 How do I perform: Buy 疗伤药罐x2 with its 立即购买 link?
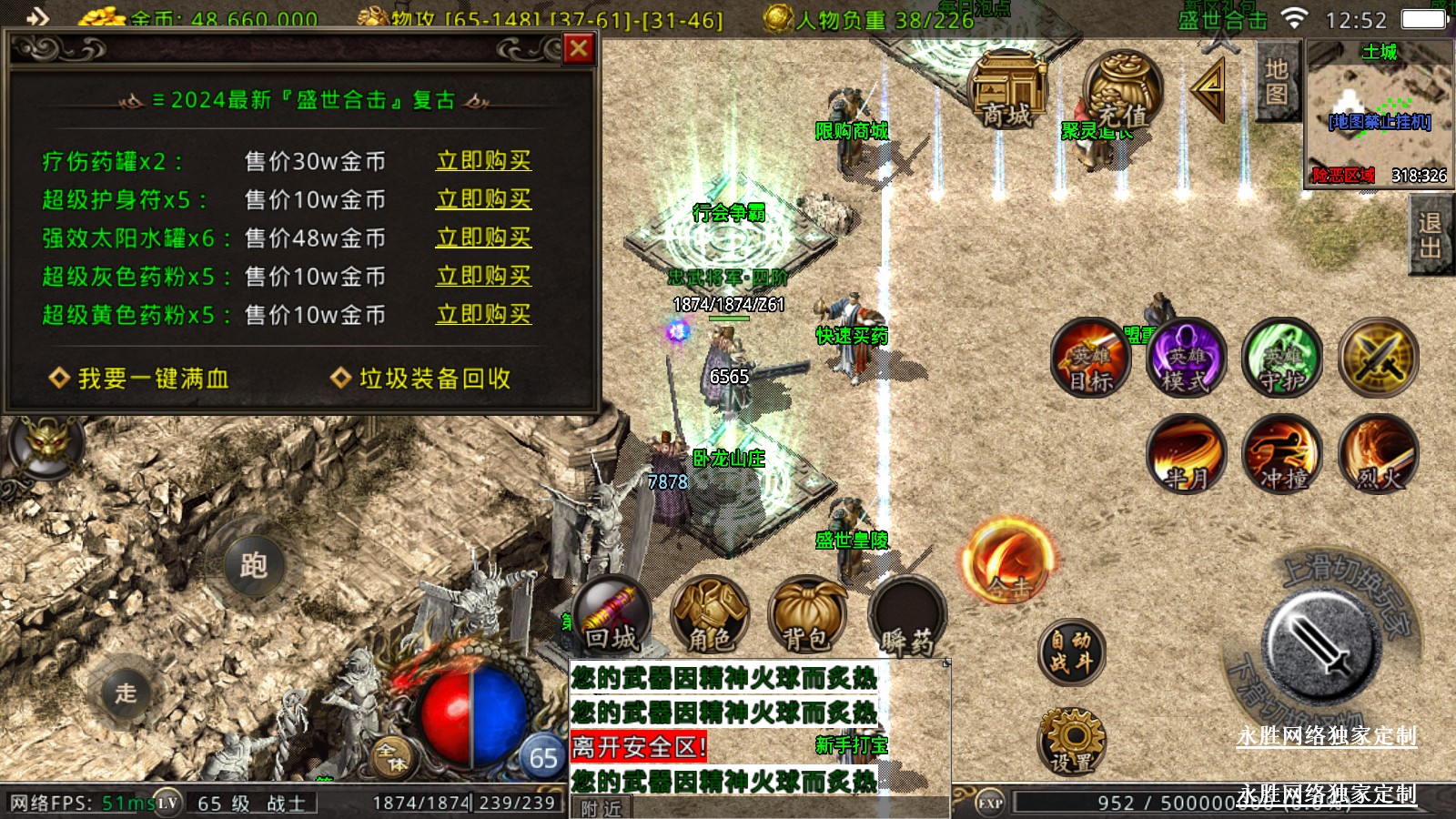click(x=483, y=161)
